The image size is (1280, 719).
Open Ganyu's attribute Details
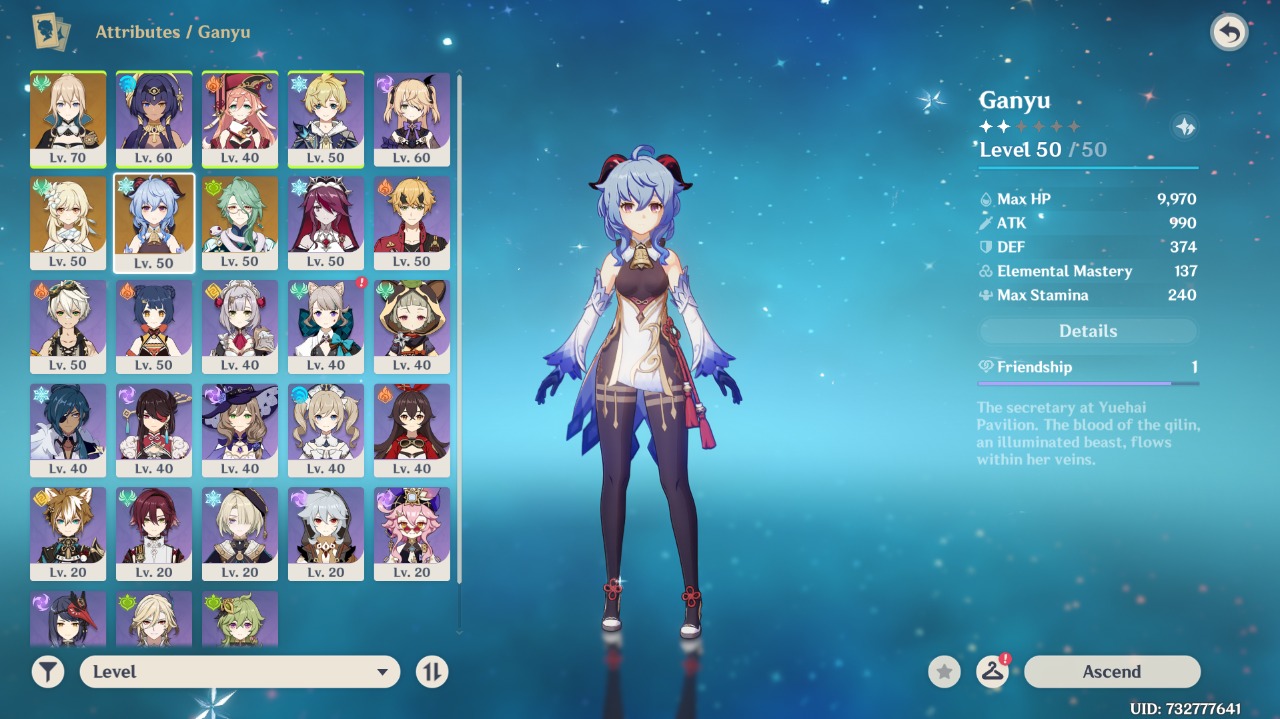pyautogui.click(x=1088, y=331)
